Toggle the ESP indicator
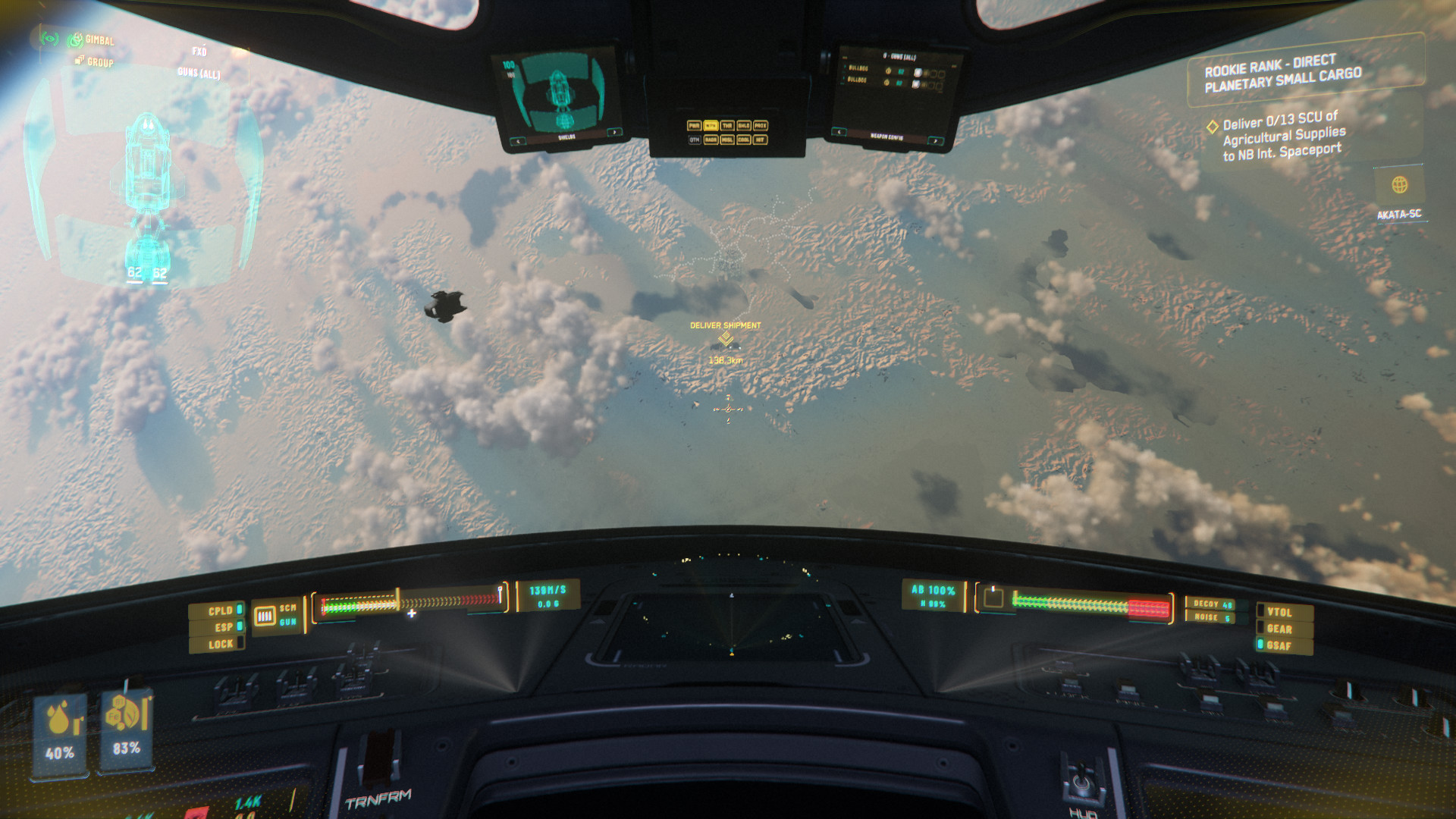 click(x=224, y=627)
